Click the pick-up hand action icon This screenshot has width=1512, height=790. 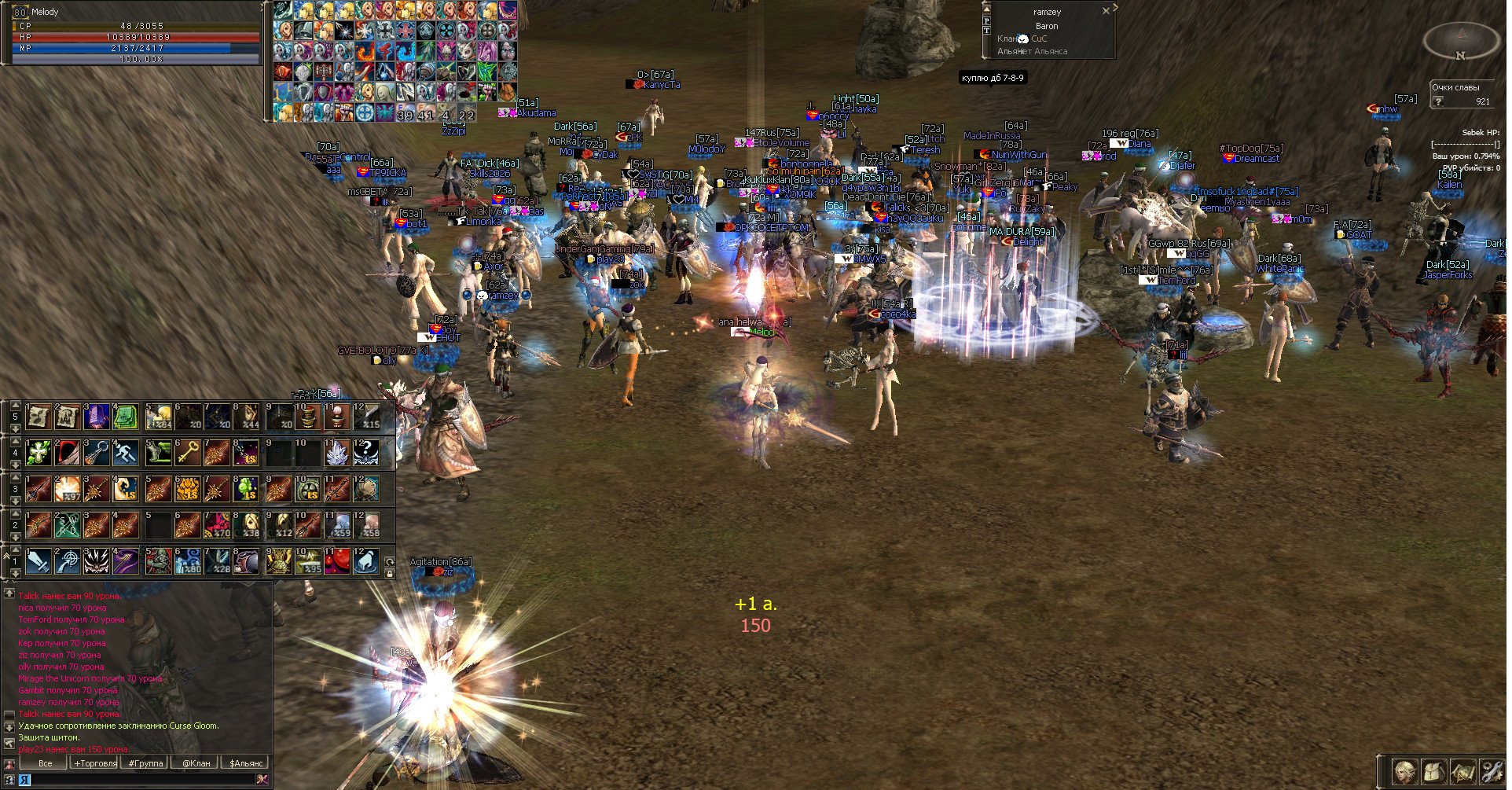click(366, 561)
